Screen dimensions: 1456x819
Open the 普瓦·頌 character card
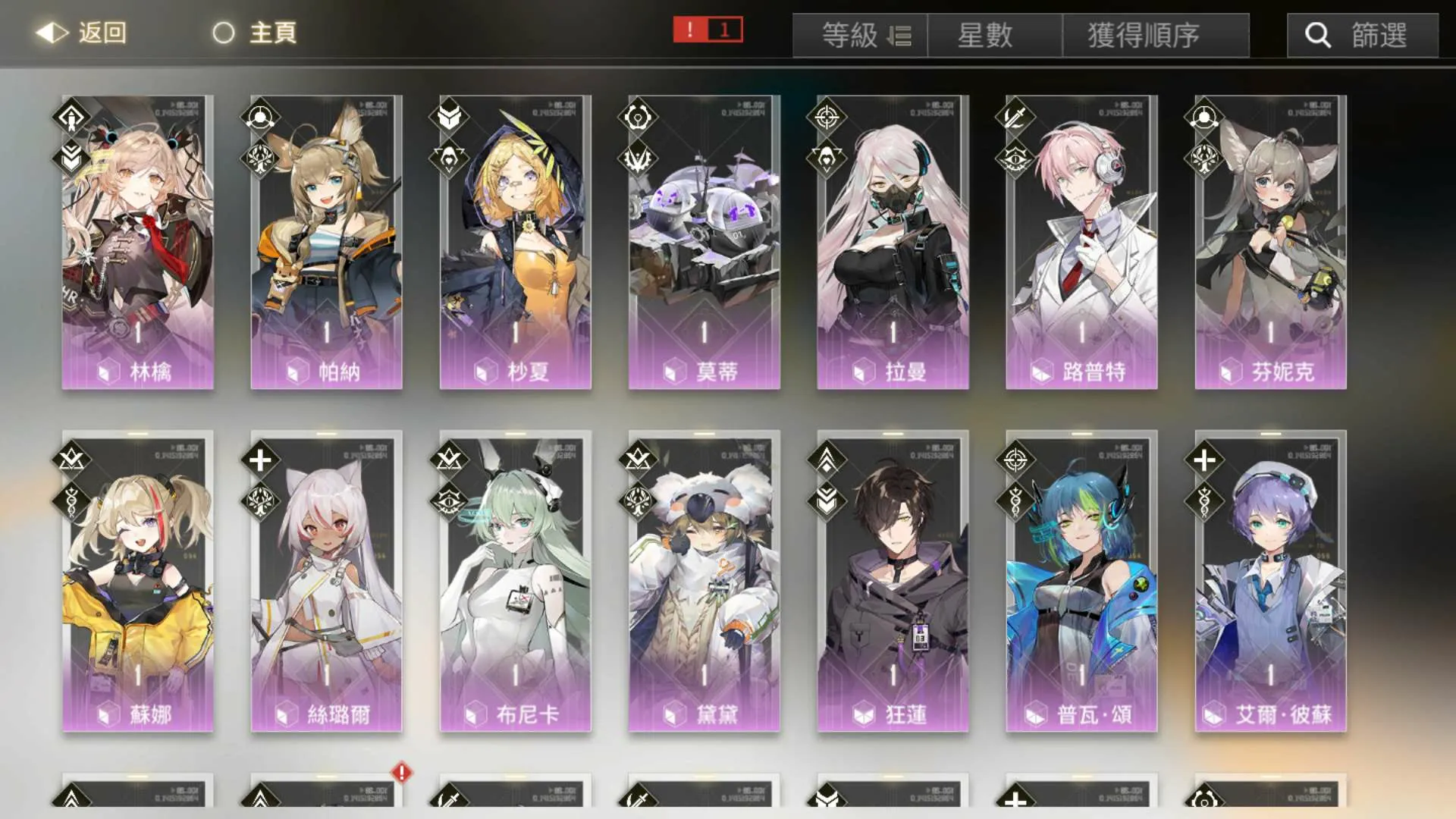[x=1081, y=584]
